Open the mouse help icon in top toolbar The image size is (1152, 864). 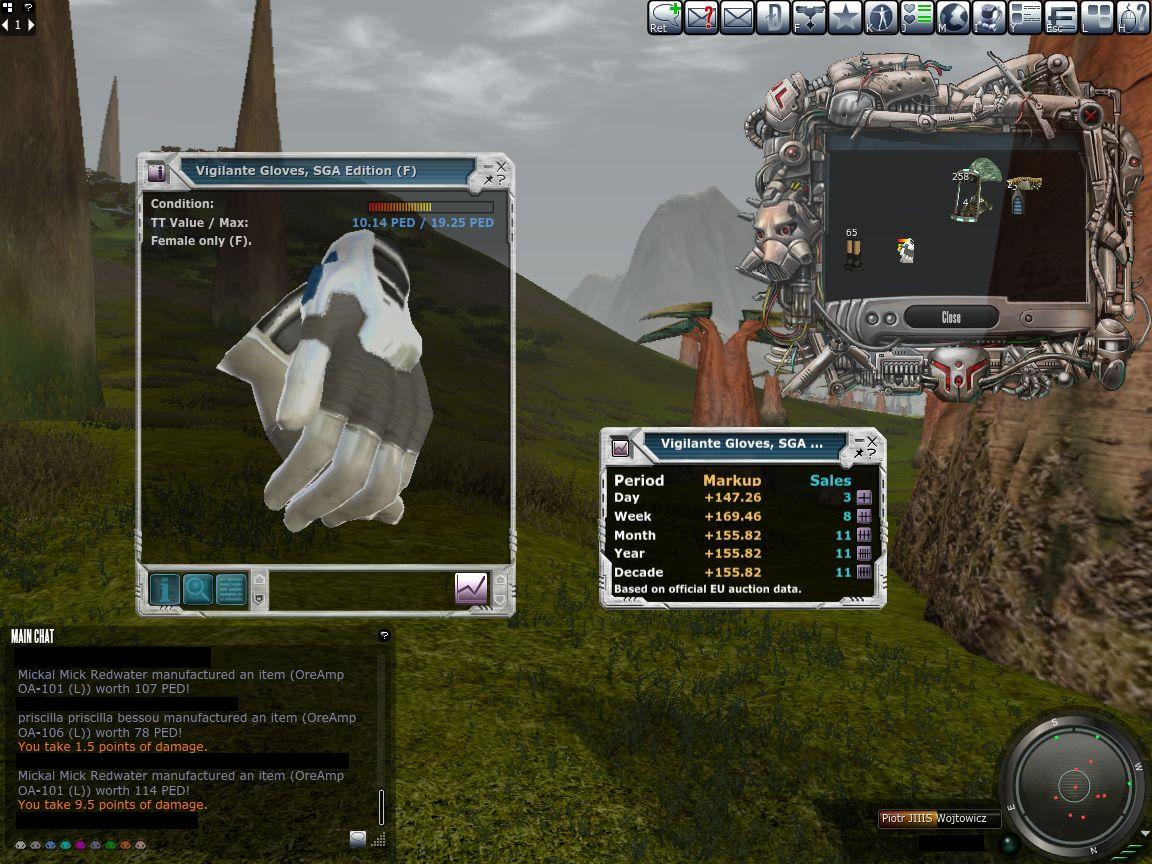pyautogui.click(x=1133, y=17)
